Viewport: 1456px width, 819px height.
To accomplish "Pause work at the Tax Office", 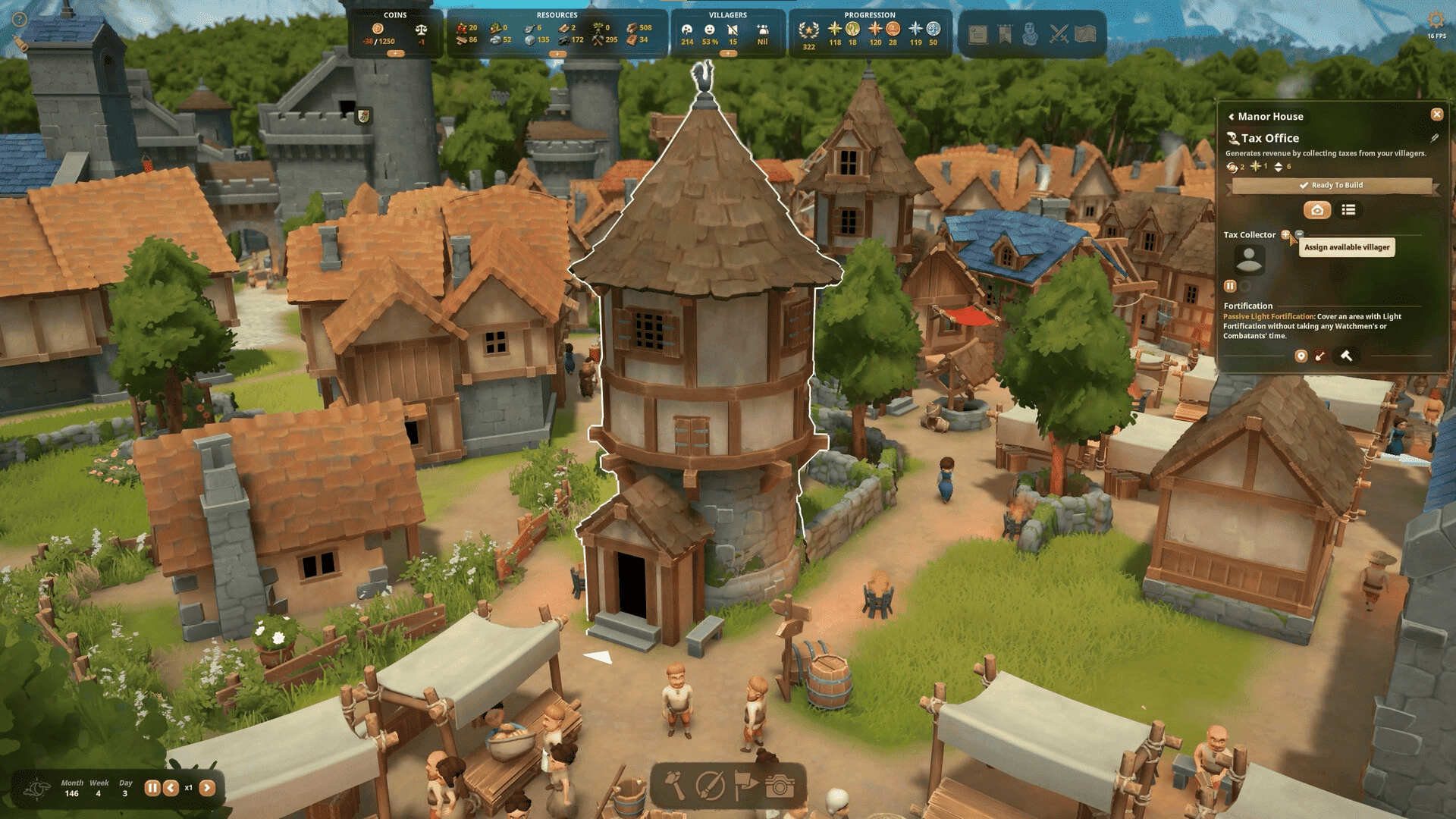I will coord(1230,286).
